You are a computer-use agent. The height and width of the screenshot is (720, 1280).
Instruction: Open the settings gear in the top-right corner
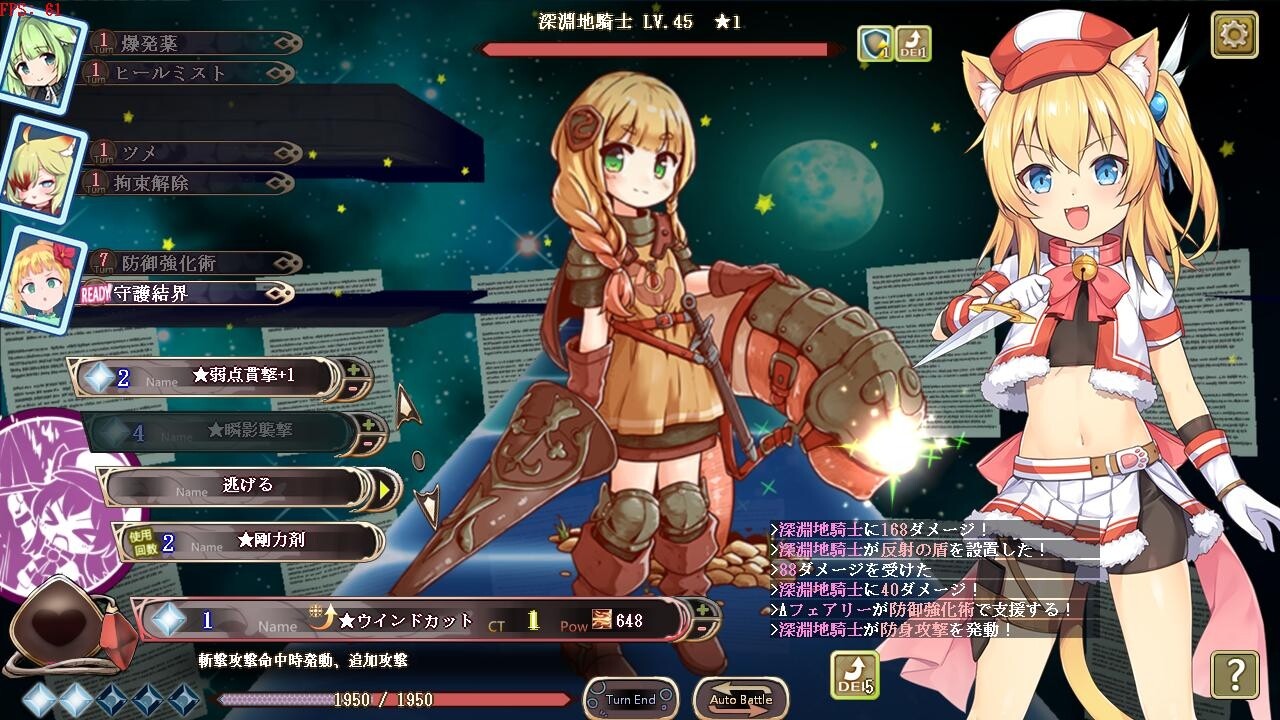tap(1236, 34)
